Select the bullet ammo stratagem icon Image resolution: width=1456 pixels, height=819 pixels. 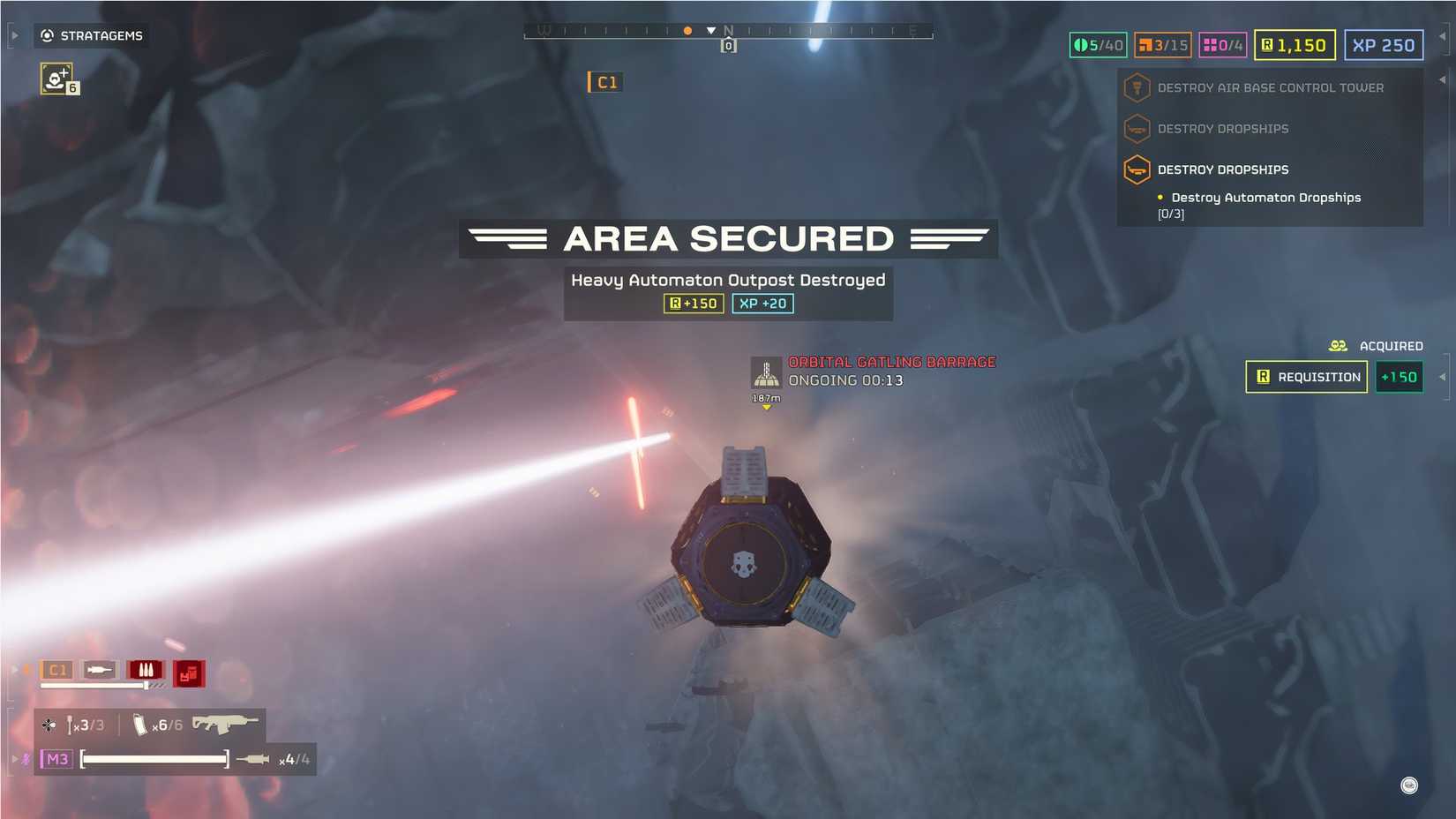[146, 671]
